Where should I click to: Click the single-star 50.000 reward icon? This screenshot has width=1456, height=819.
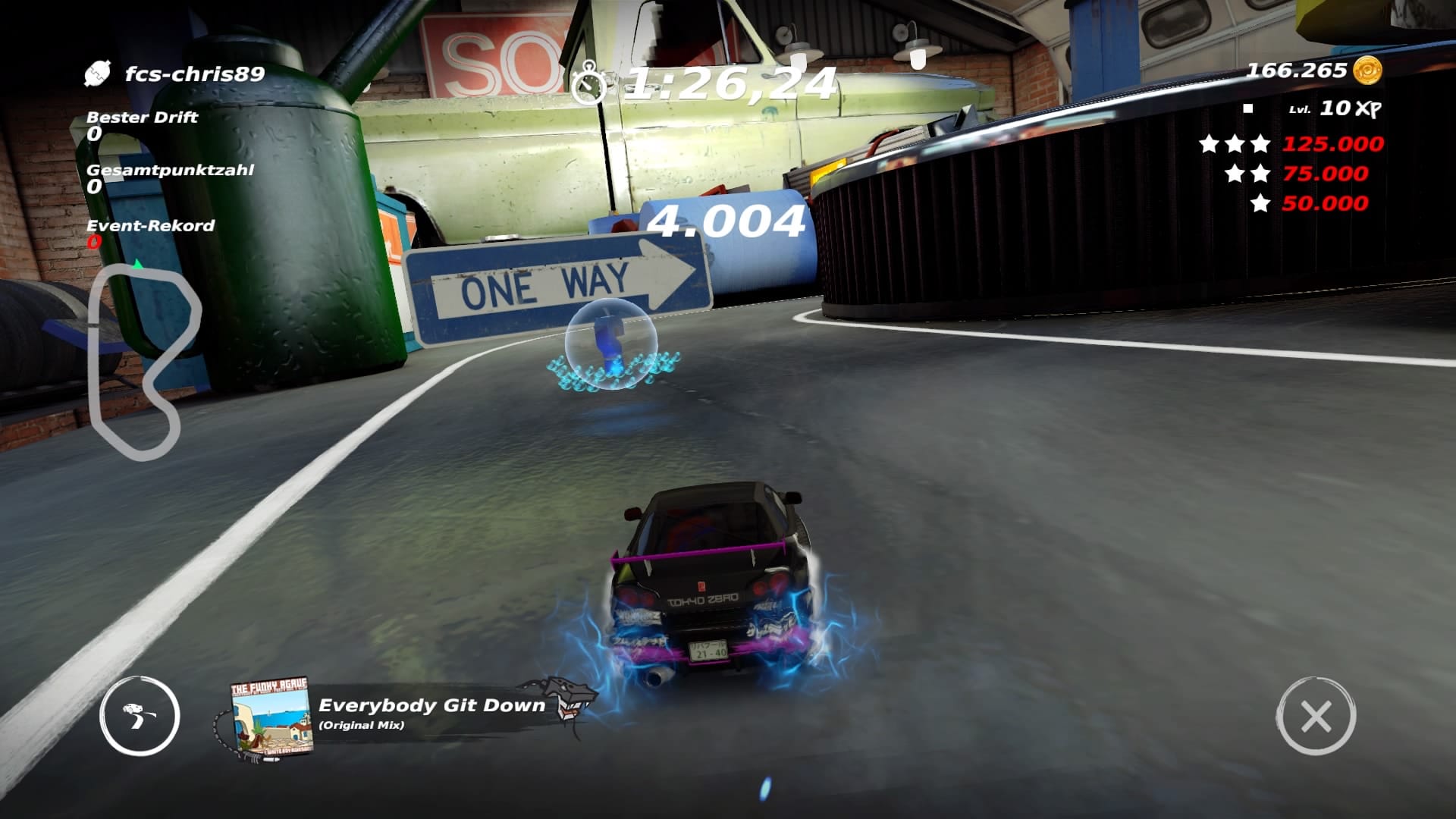[1258, 202]
